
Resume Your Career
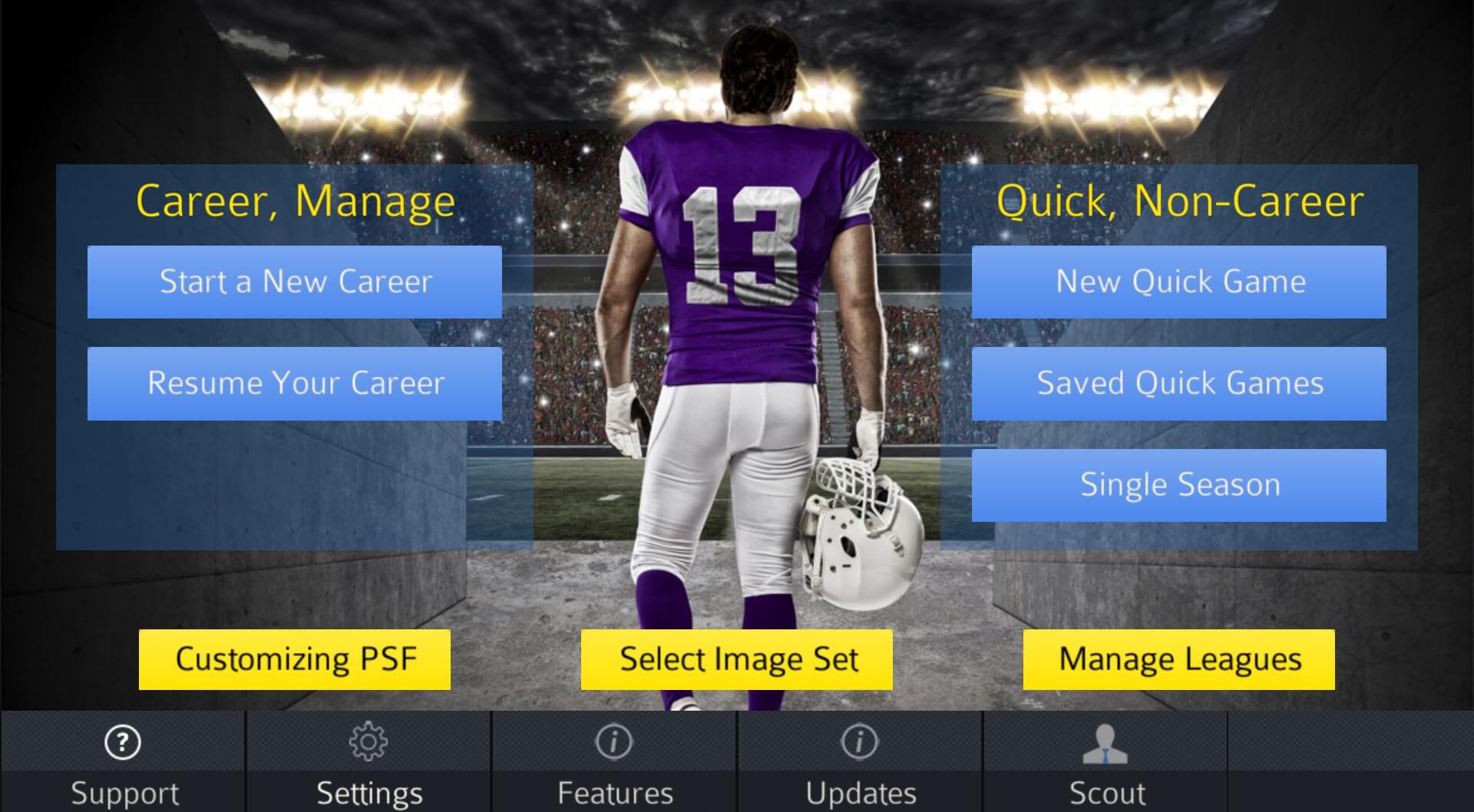pyautogui.click(x=295, y=383)
